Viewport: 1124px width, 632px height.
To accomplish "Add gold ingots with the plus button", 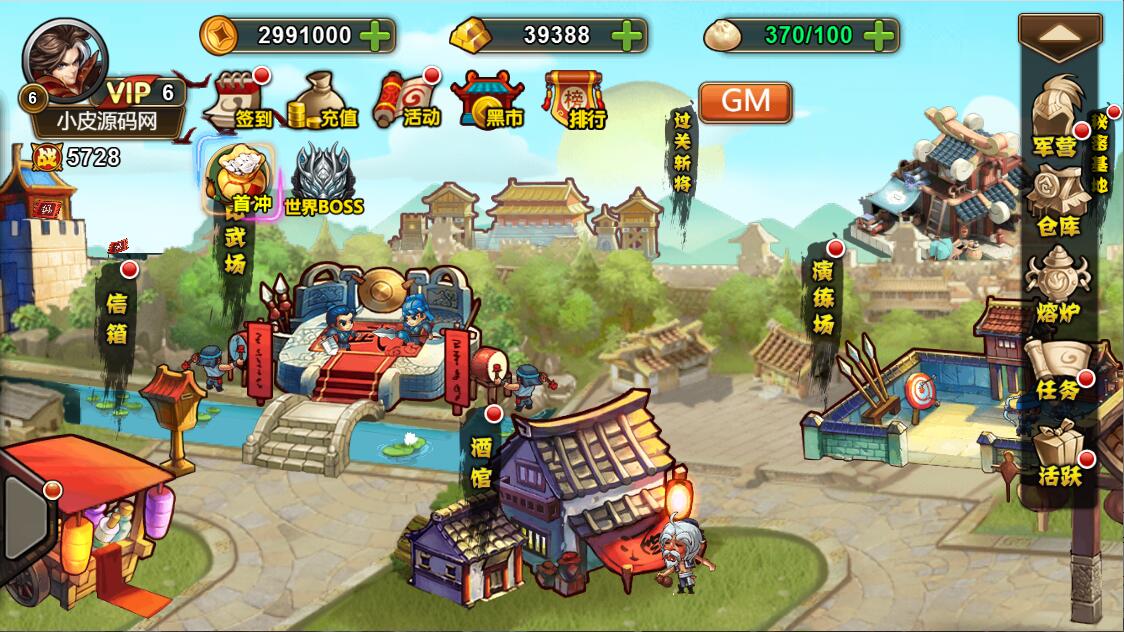I will [627, 36].
